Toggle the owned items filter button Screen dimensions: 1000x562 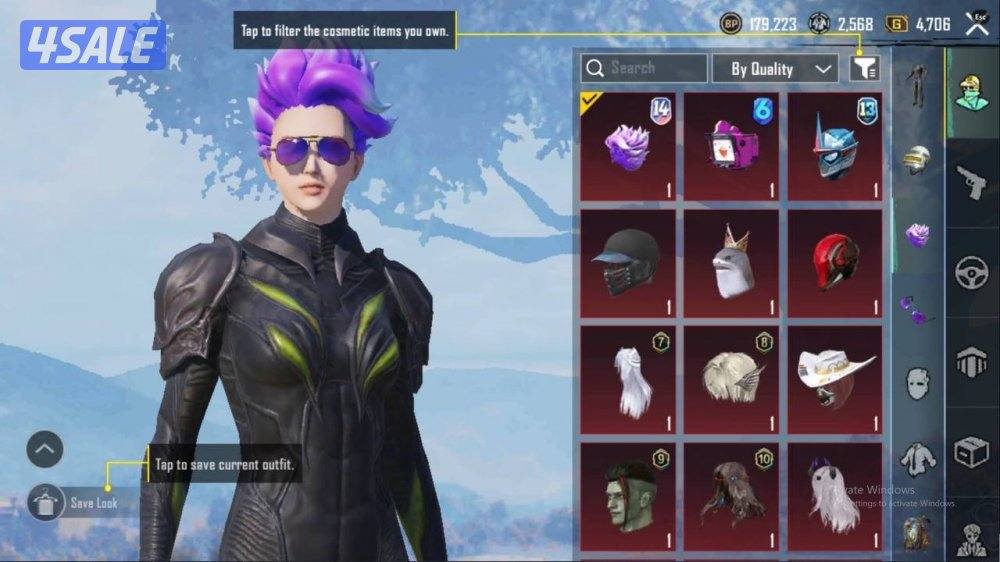point(864,68)
